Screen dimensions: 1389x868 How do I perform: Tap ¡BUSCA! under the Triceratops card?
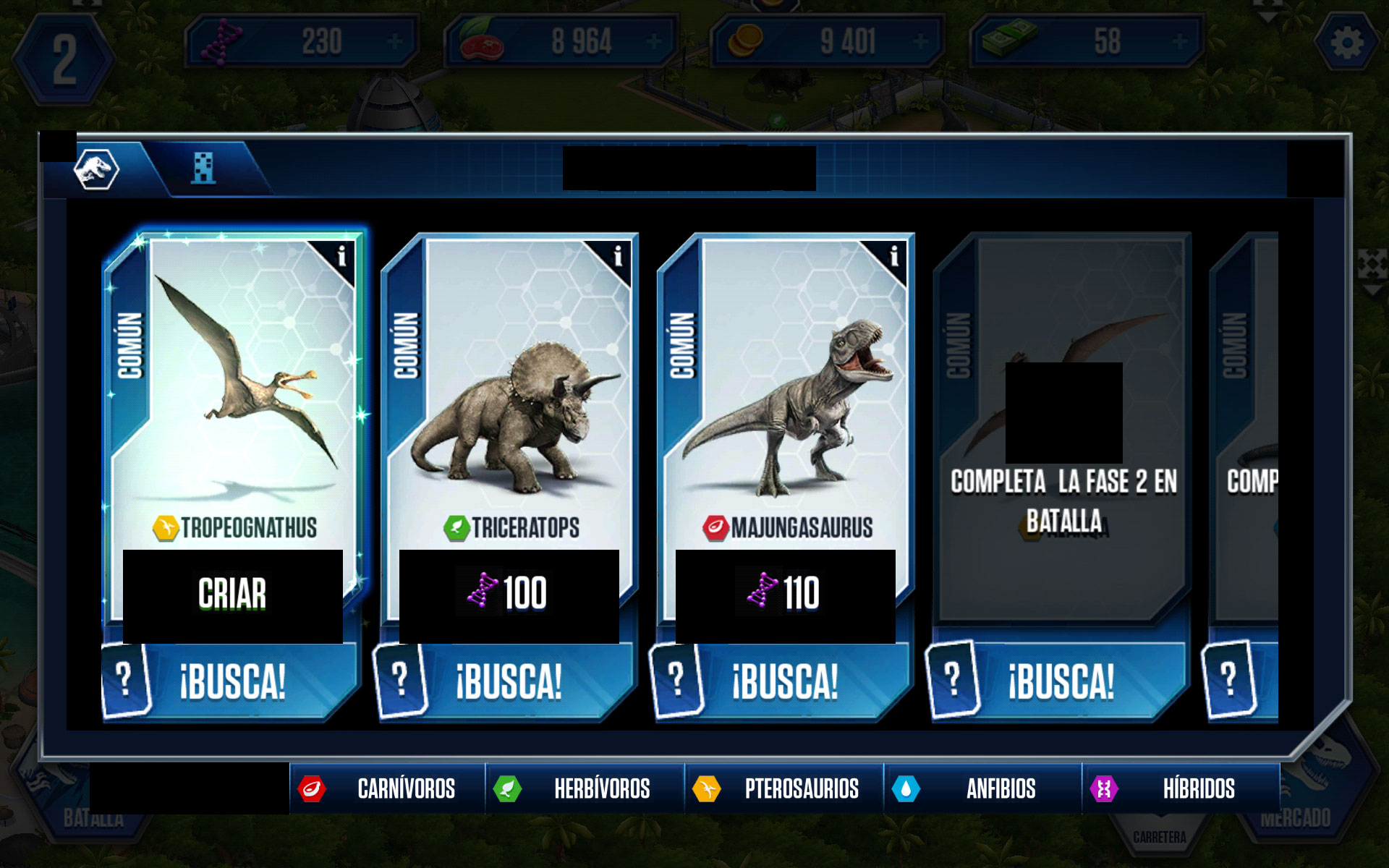coord(508,681)
